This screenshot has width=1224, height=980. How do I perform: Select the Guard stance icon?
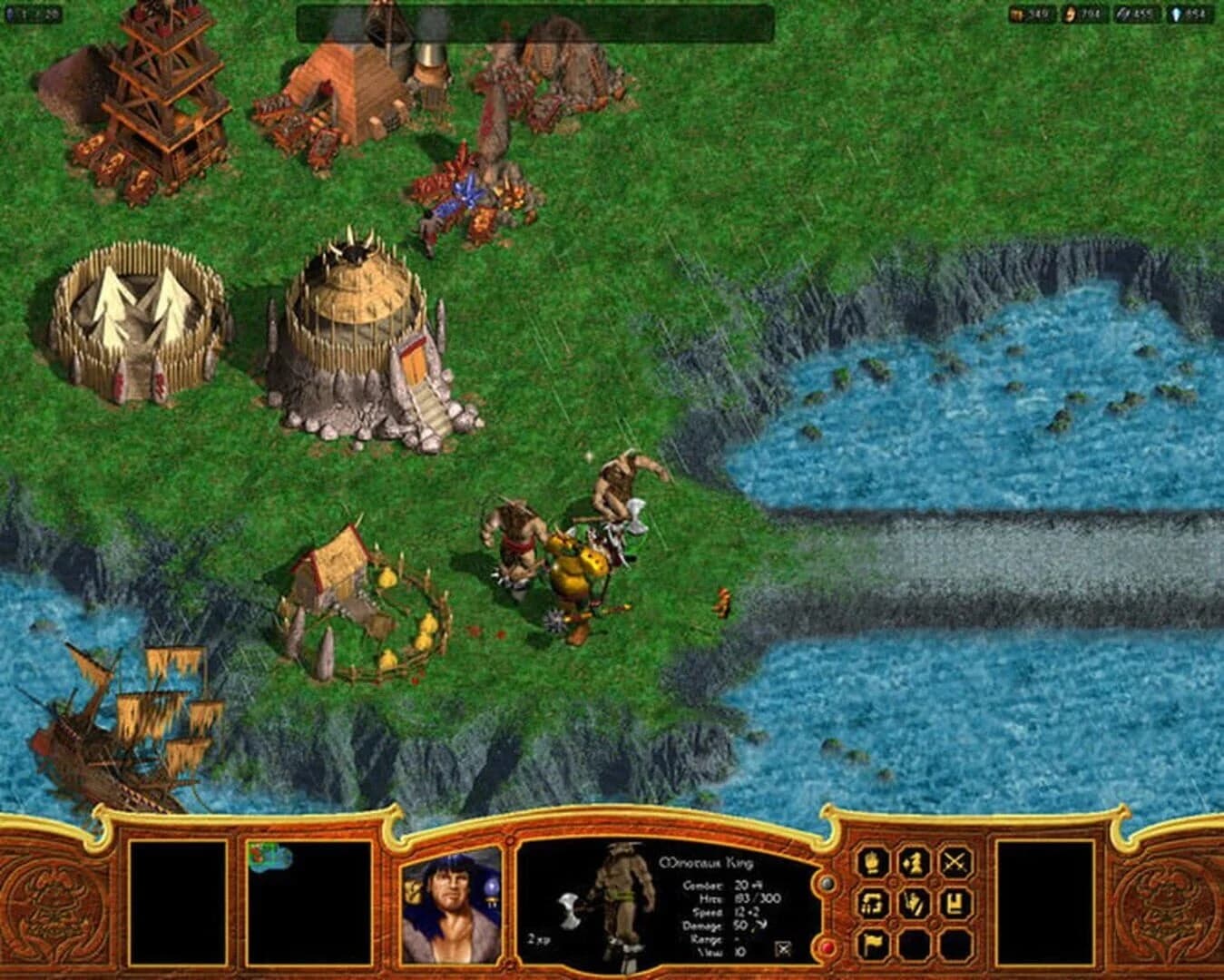click(x=955, y=905)
